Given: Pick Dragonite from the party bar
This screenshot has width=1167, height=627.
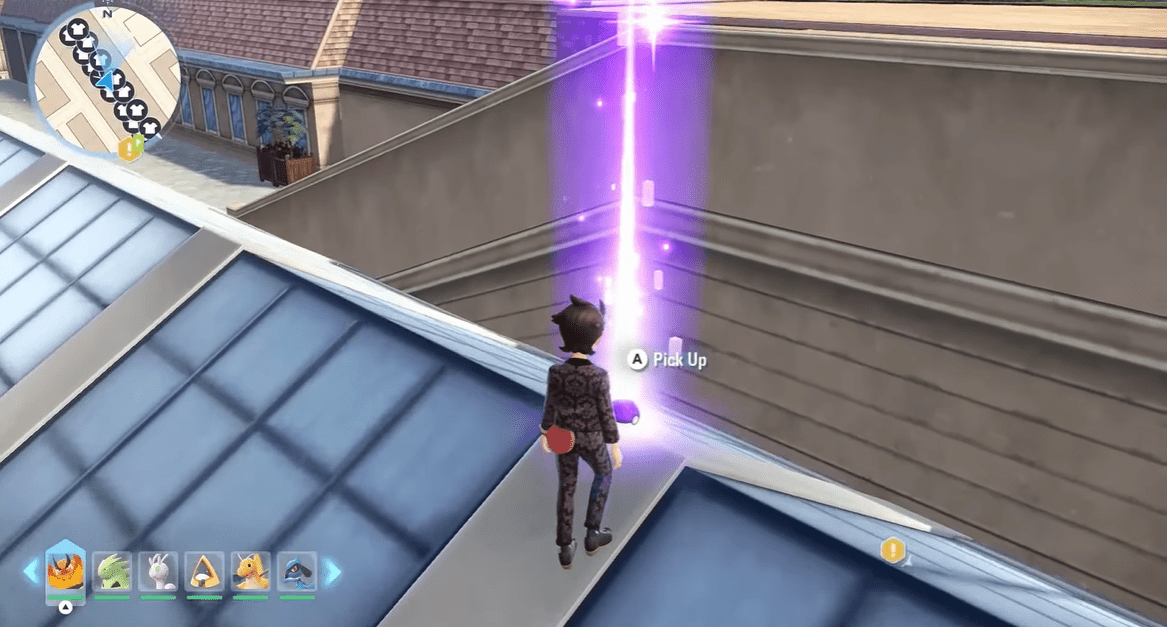Looking at the screenshot, I should pos(250,572).
